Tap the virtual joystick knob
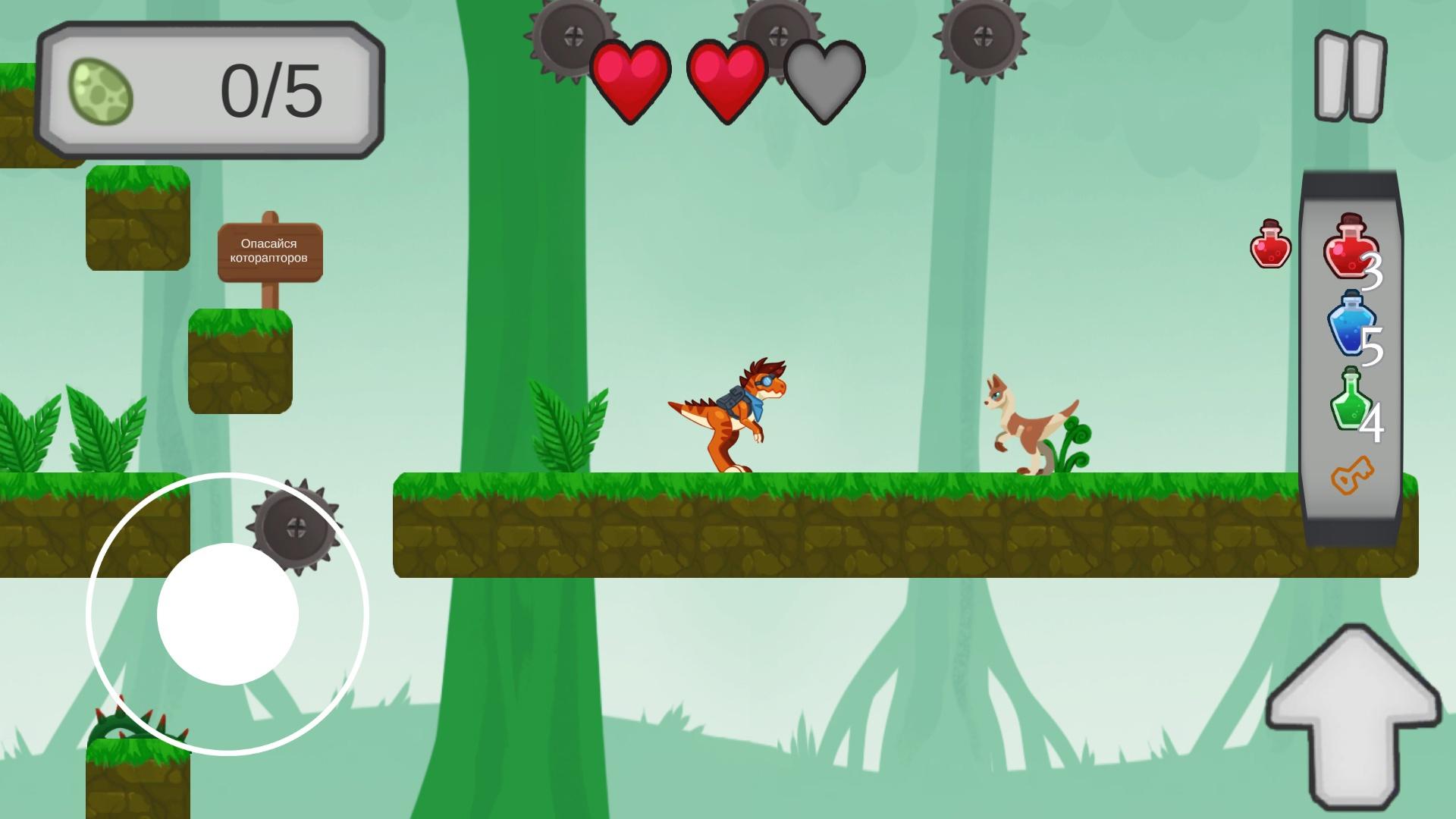Screen dimensions: 1456x819 [x=227, y=613]
